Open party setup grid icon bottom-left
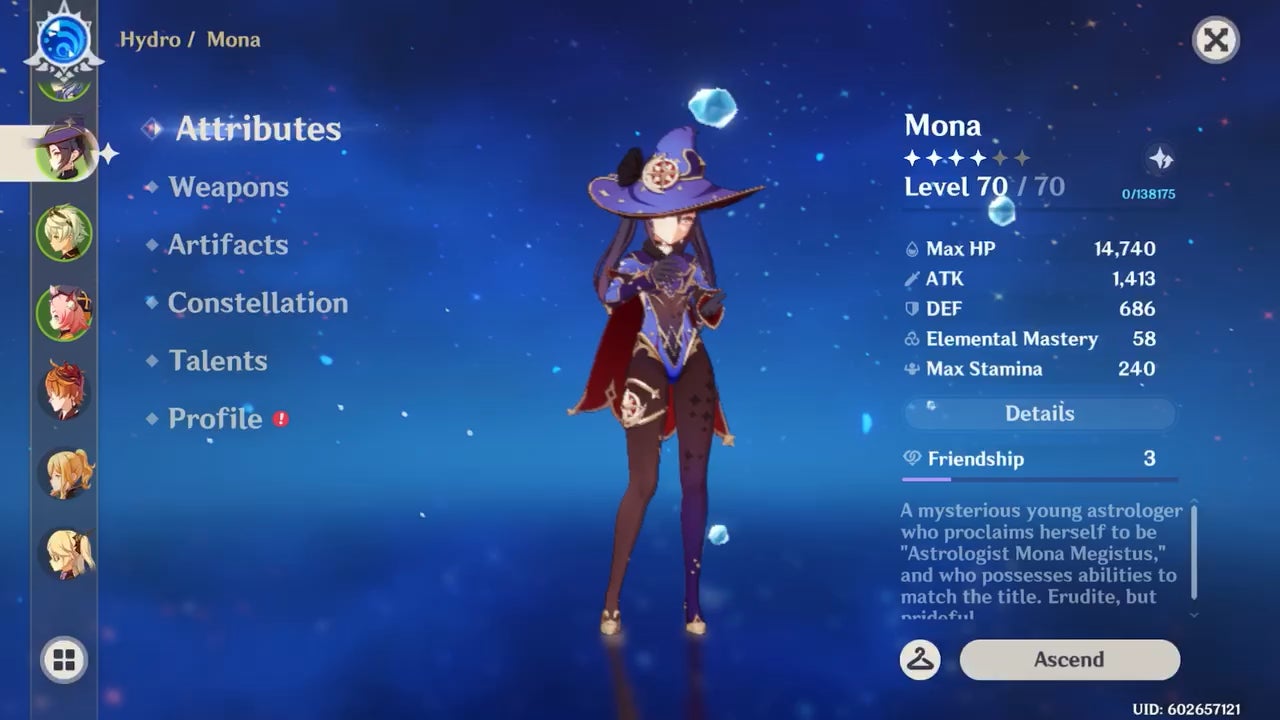This screenshot has height=720, width=1280. pyautogui.click(x=64, y=660)
